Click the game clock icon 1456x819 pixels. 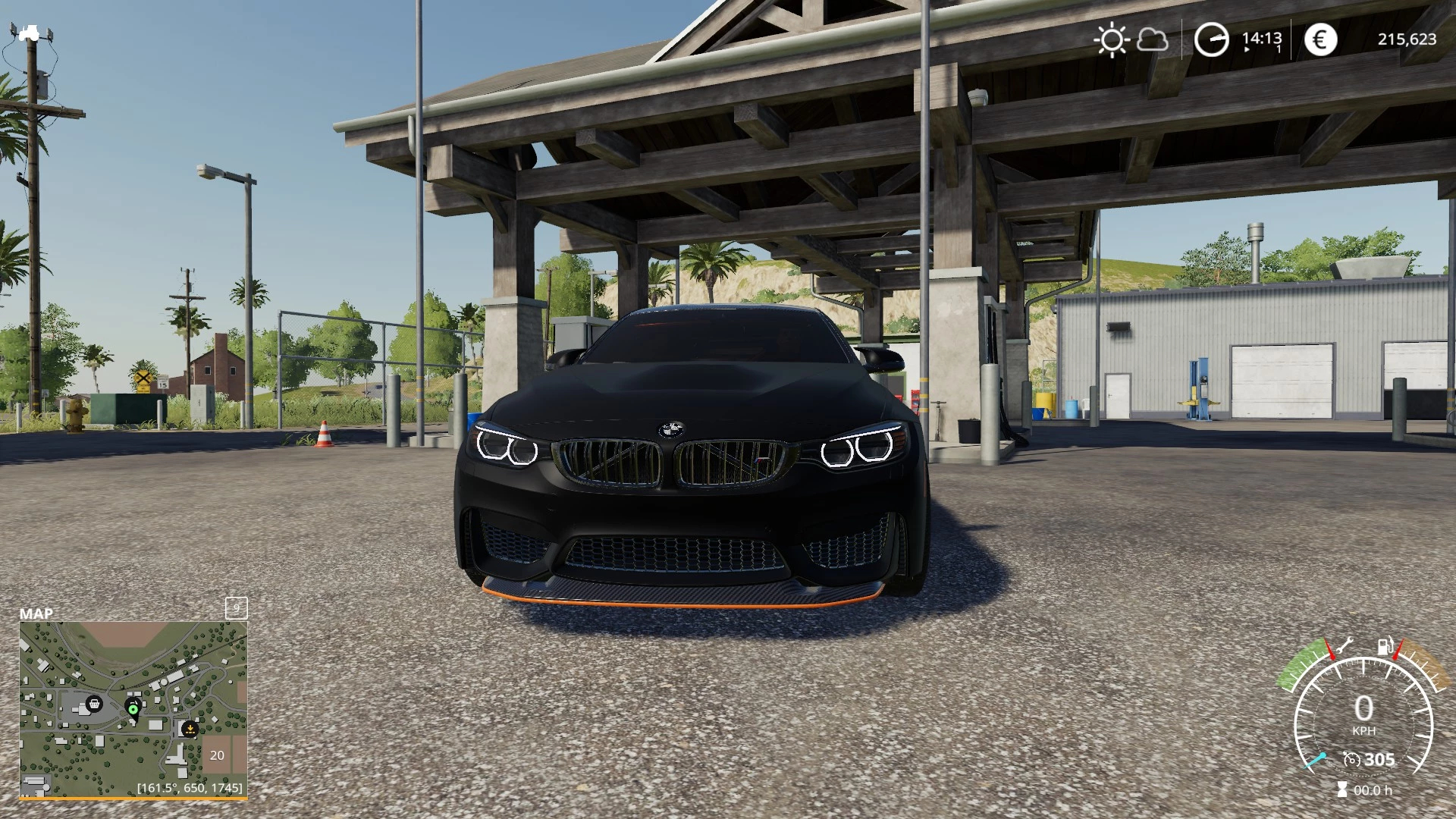[x=1211, y=39]
